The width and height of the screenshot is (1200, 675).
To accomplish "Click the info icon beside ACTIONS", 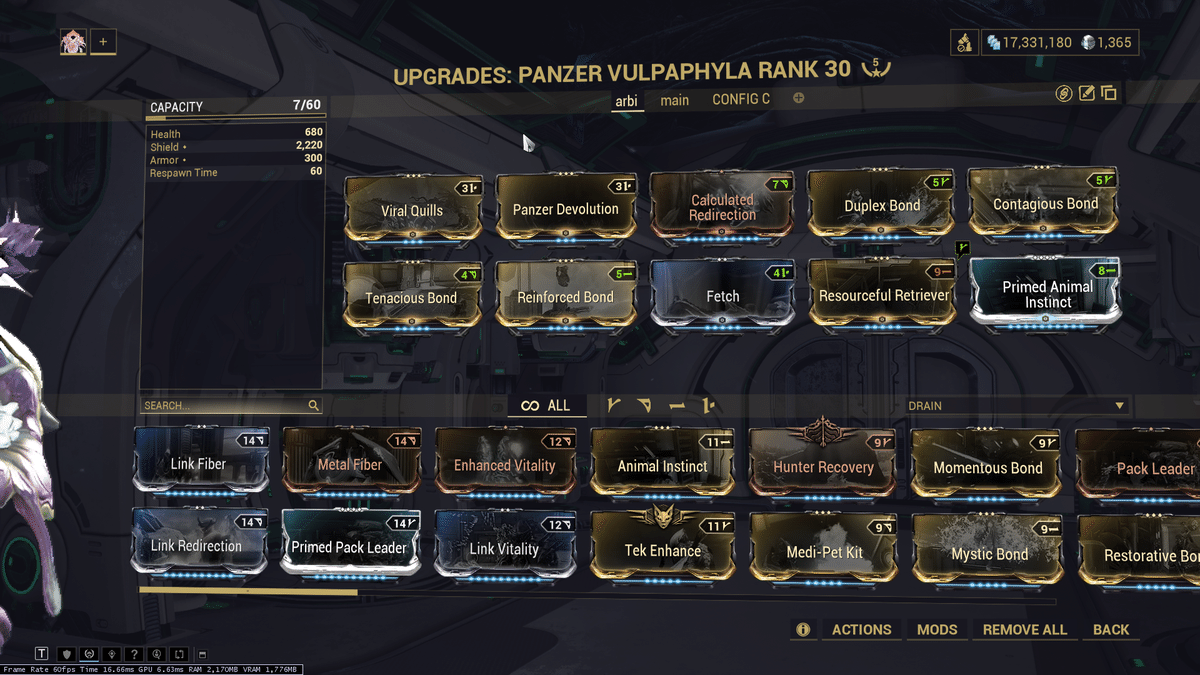I will pos(802,629).
